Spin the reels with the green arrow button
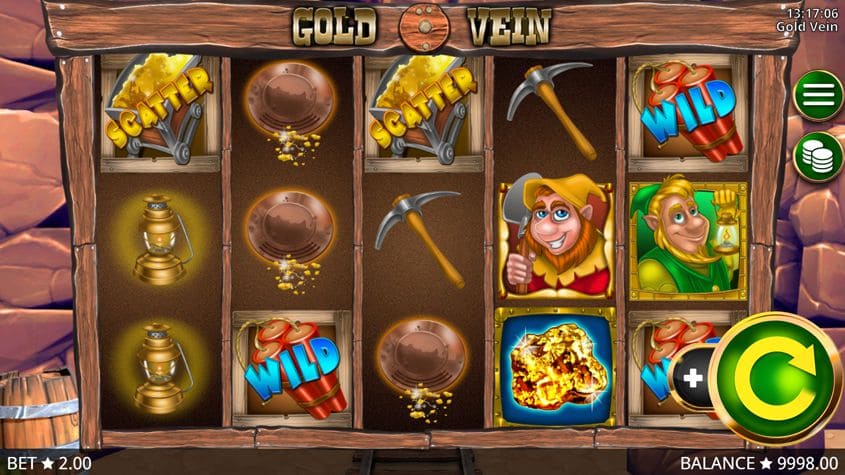 (x=776, y=379)
